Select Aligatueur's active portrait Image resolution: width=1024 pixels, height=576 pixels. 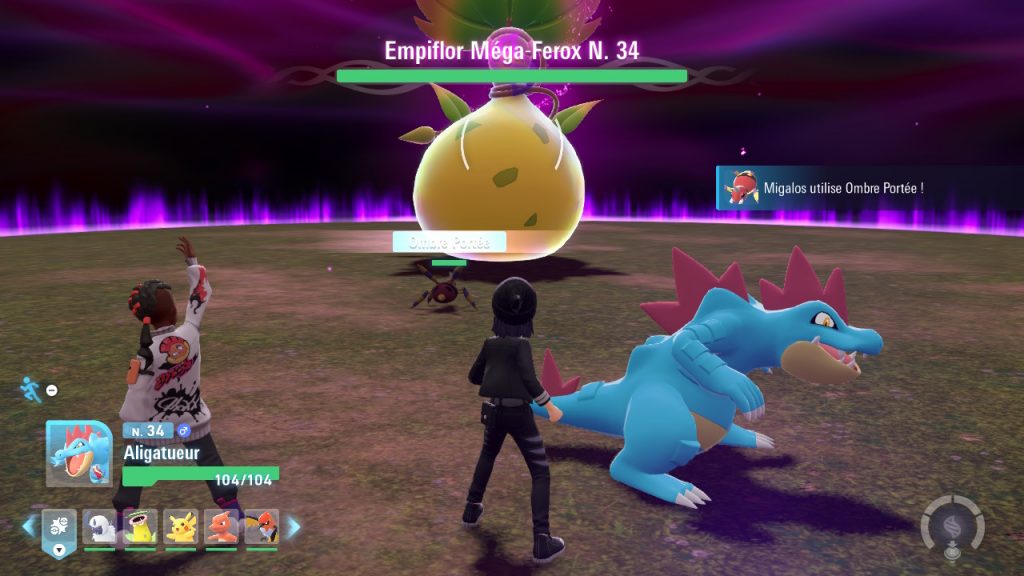point(78,453)
